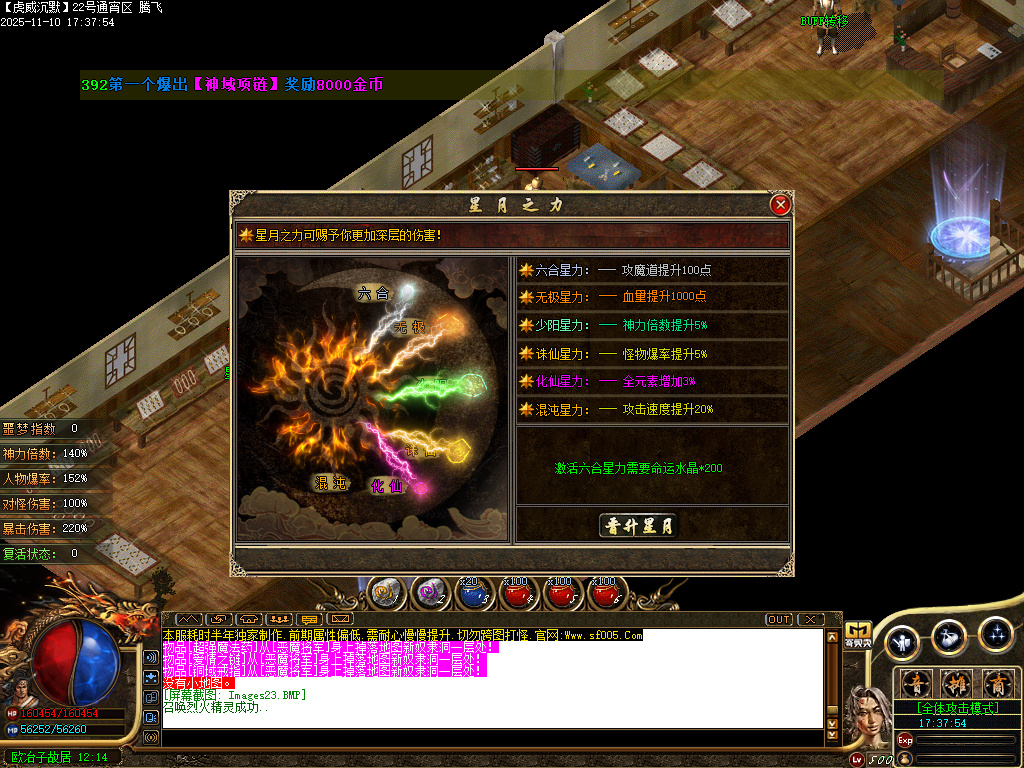1024x768 pixels.
Task: Click the OUT button above the chat
Action: 779,620
